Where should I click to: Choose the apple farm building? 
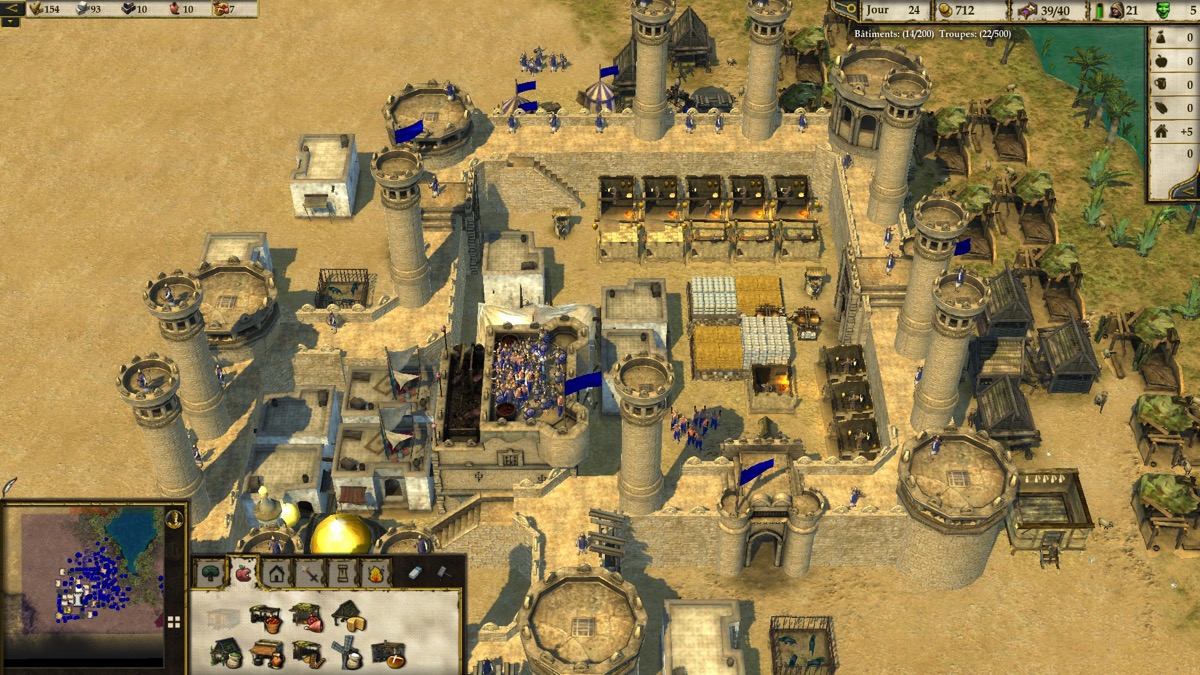[x=265, y=618]
